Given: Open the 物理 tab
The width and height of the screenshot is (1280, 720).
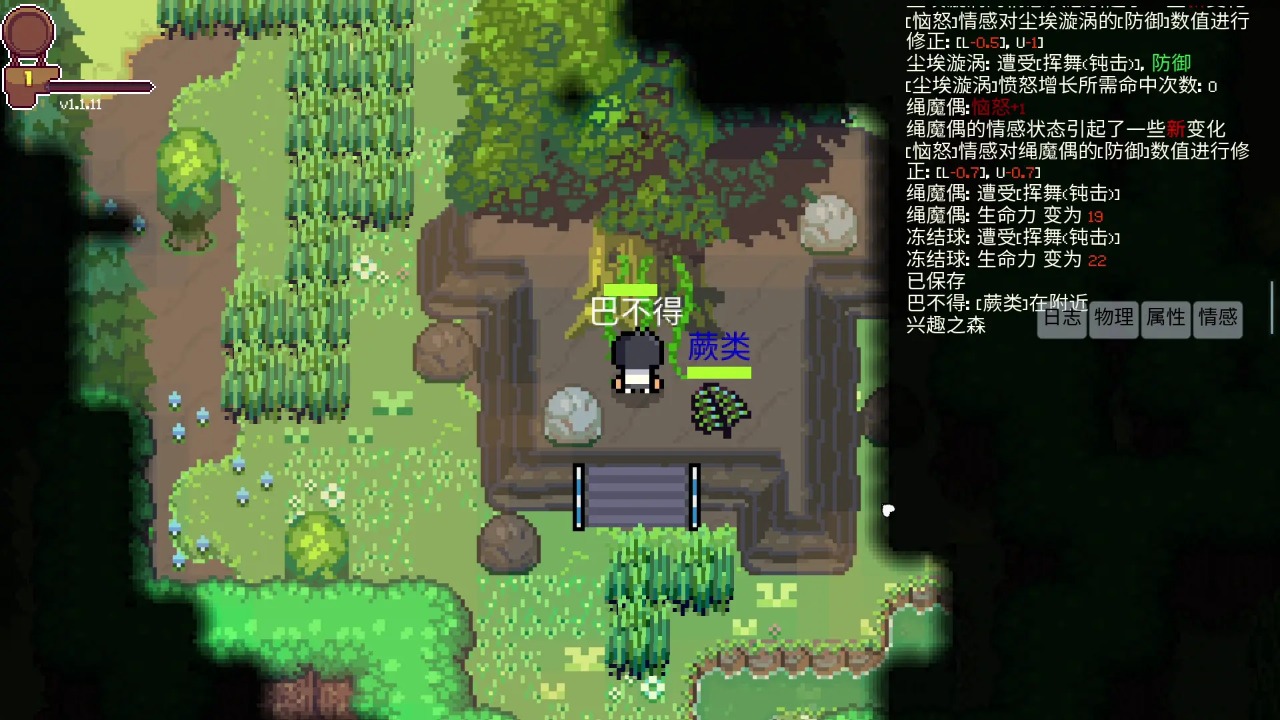Looking at the screenshot, I should pos(1114,319).
